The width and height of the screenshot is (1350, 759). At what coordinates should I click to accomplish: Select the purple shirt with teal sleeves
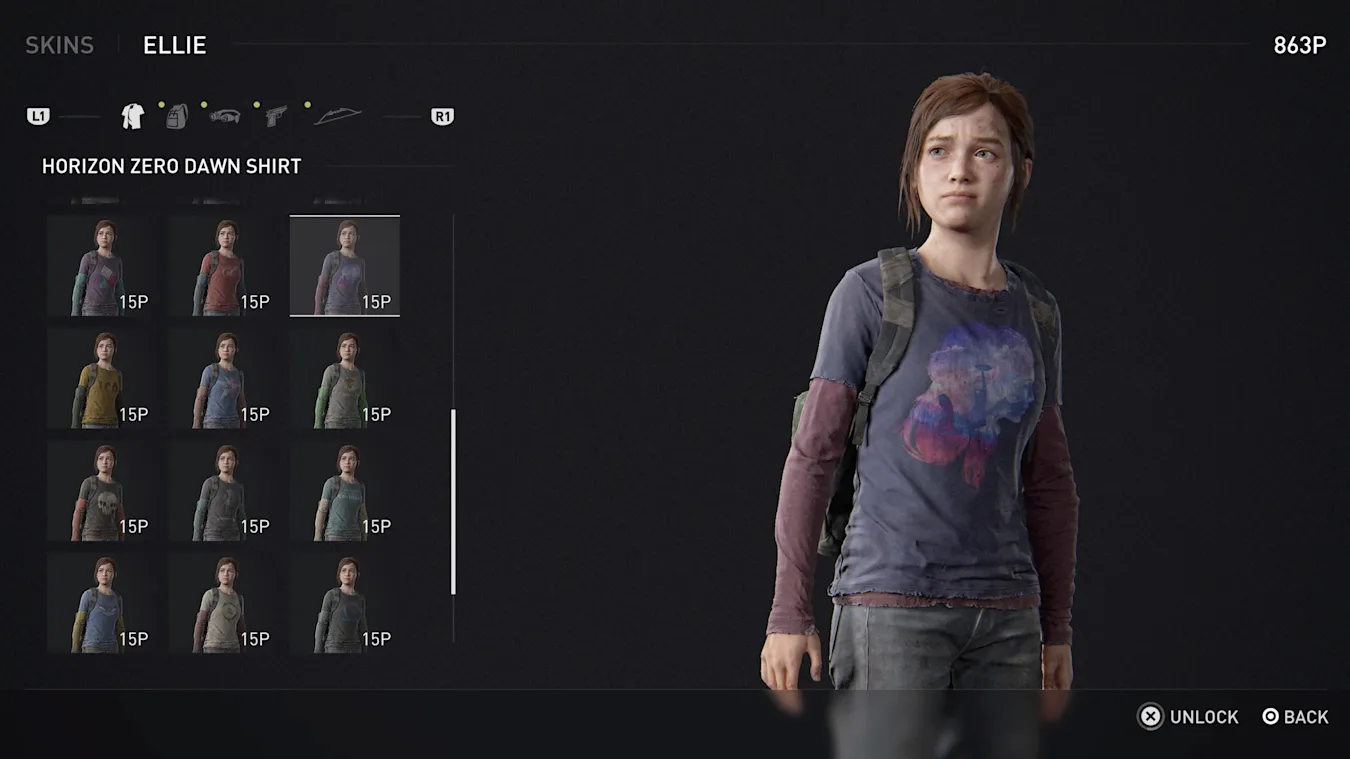pos(102,266)
